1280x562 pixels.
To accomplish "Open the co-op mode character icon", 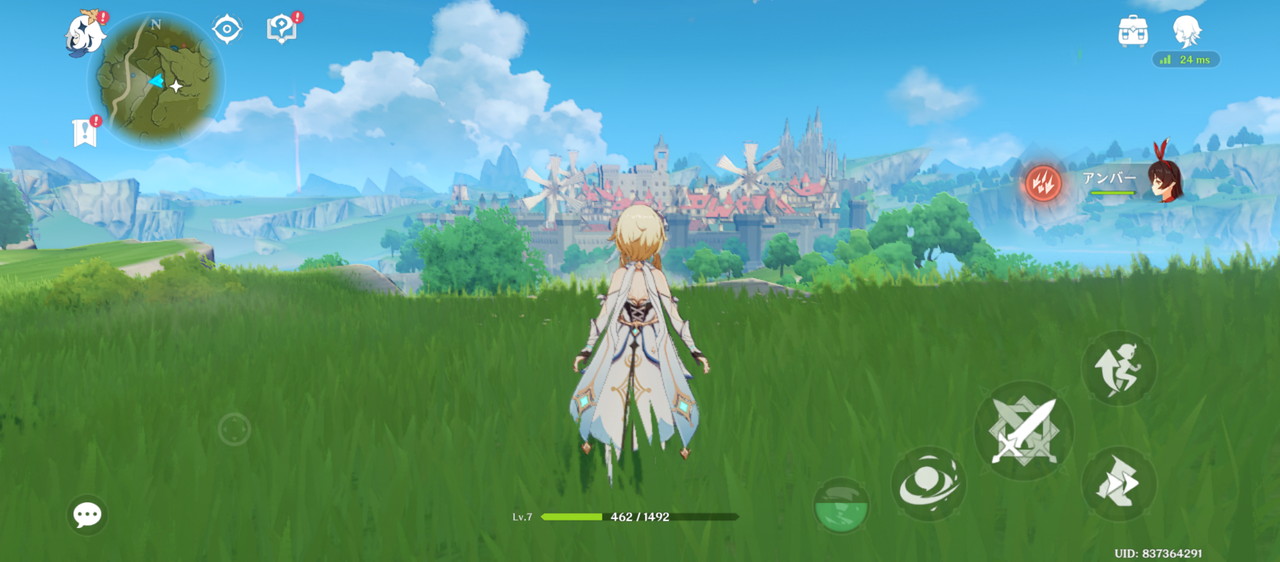I will (1187, 30).
